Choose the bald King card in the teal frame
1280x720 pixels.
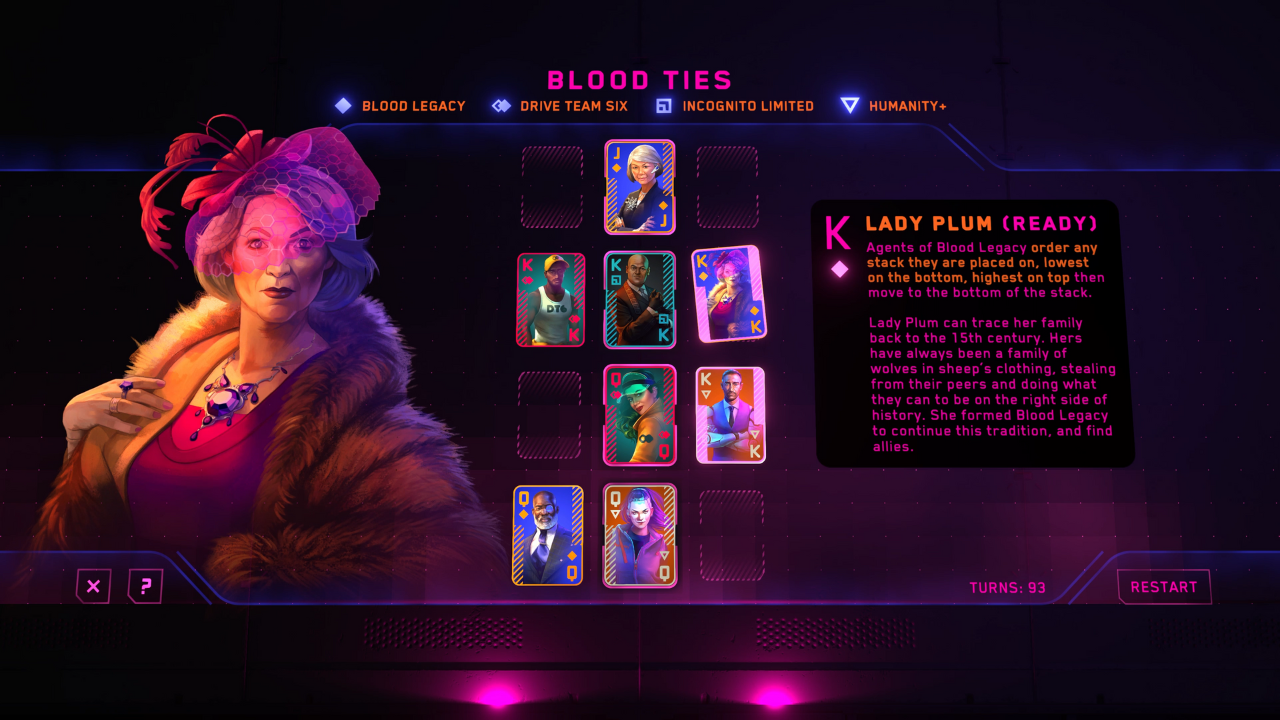pyautogui.click(x=640, y=300)
